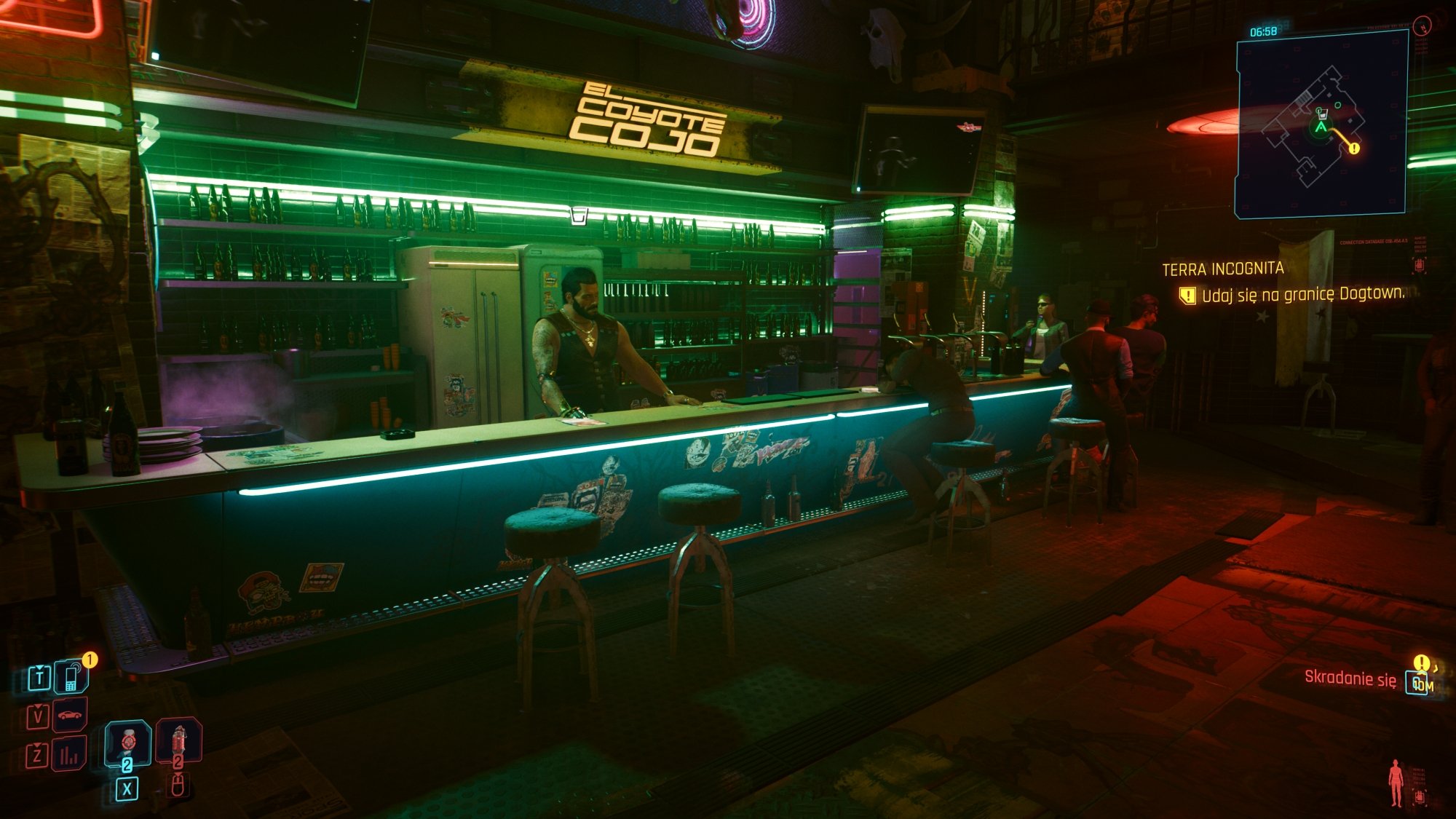Toggle the compass indicator above the minimap
Screen dimensions: 1456x819
(x=1423, y=26)
